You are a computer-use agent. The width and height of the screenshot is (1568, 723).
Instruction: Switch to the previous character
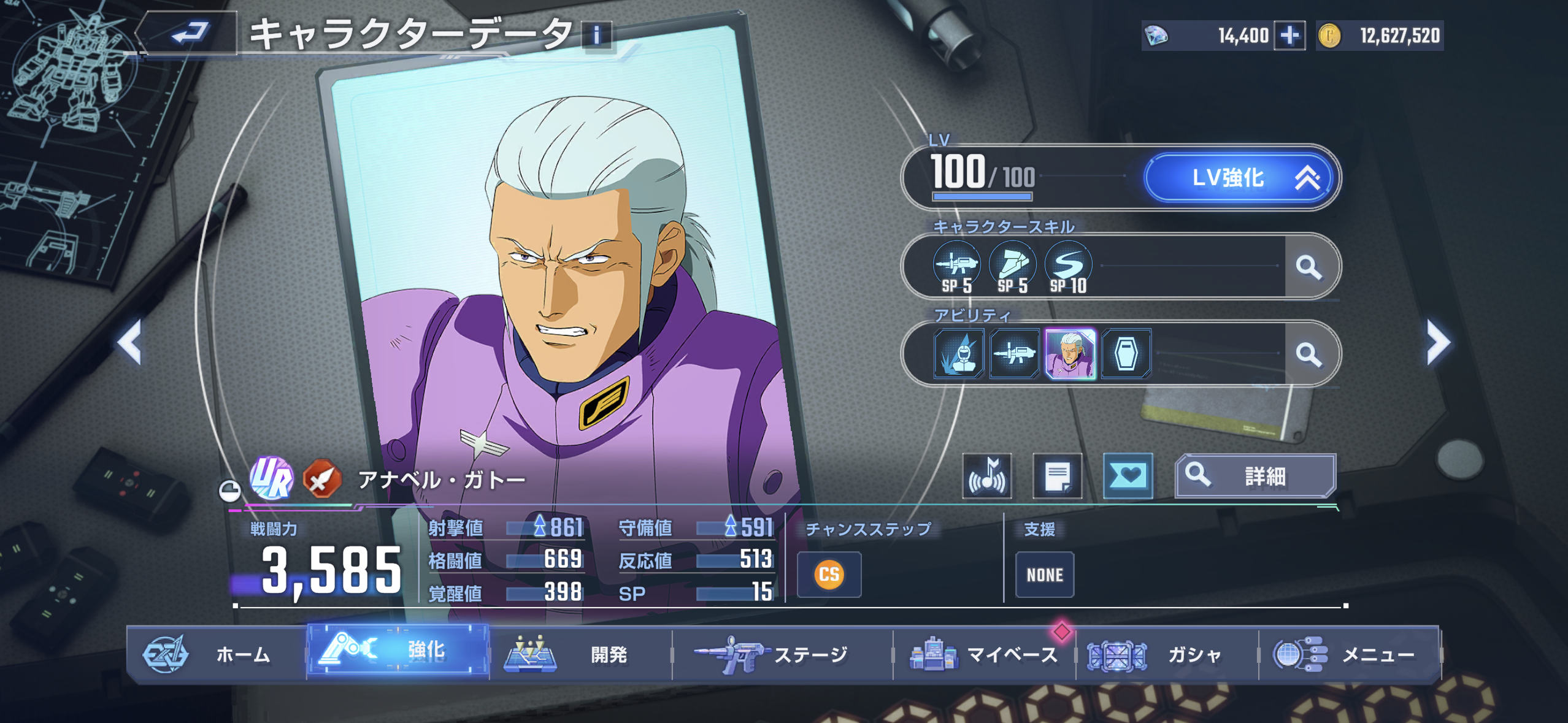(131, 342)
